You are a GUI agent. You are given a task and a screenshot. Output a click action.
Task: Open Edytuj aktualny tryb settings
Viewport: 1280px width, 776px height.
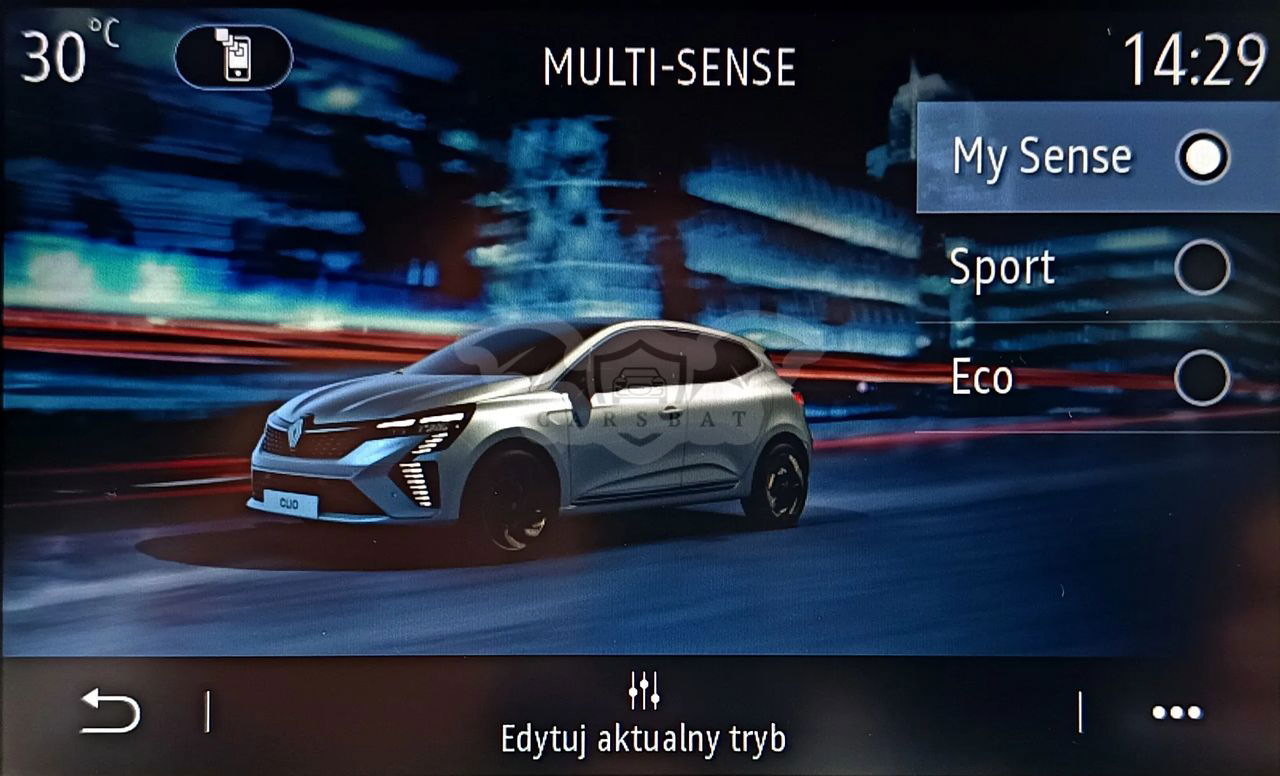[643, 715]
